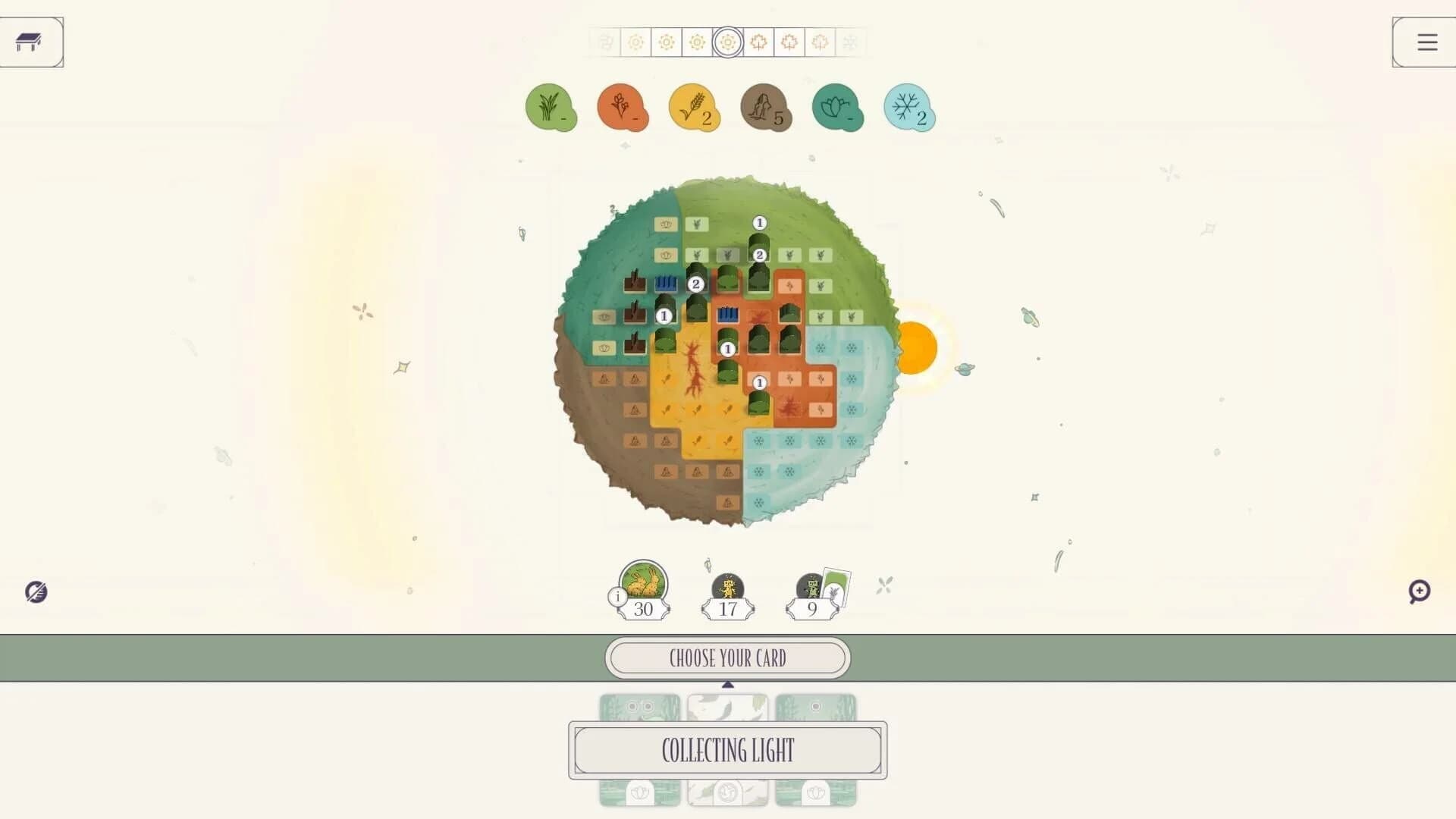This screenshot has width=1456, height=819.
Task: Click the table icon in top left
Action: click(x=31, y=42)
